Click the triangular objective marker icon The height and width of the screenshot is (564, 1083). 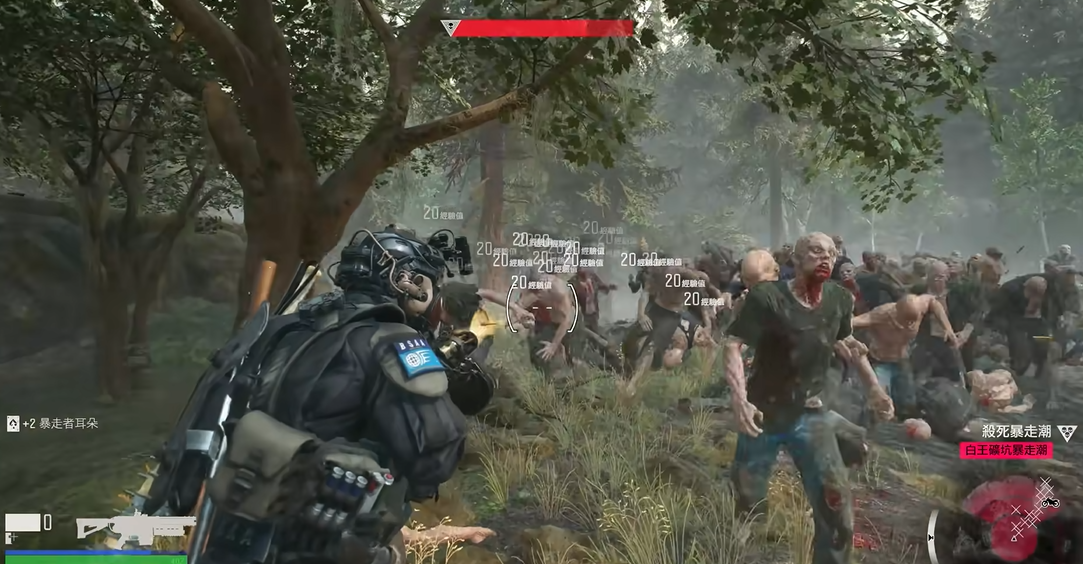tap(1067, 432)
